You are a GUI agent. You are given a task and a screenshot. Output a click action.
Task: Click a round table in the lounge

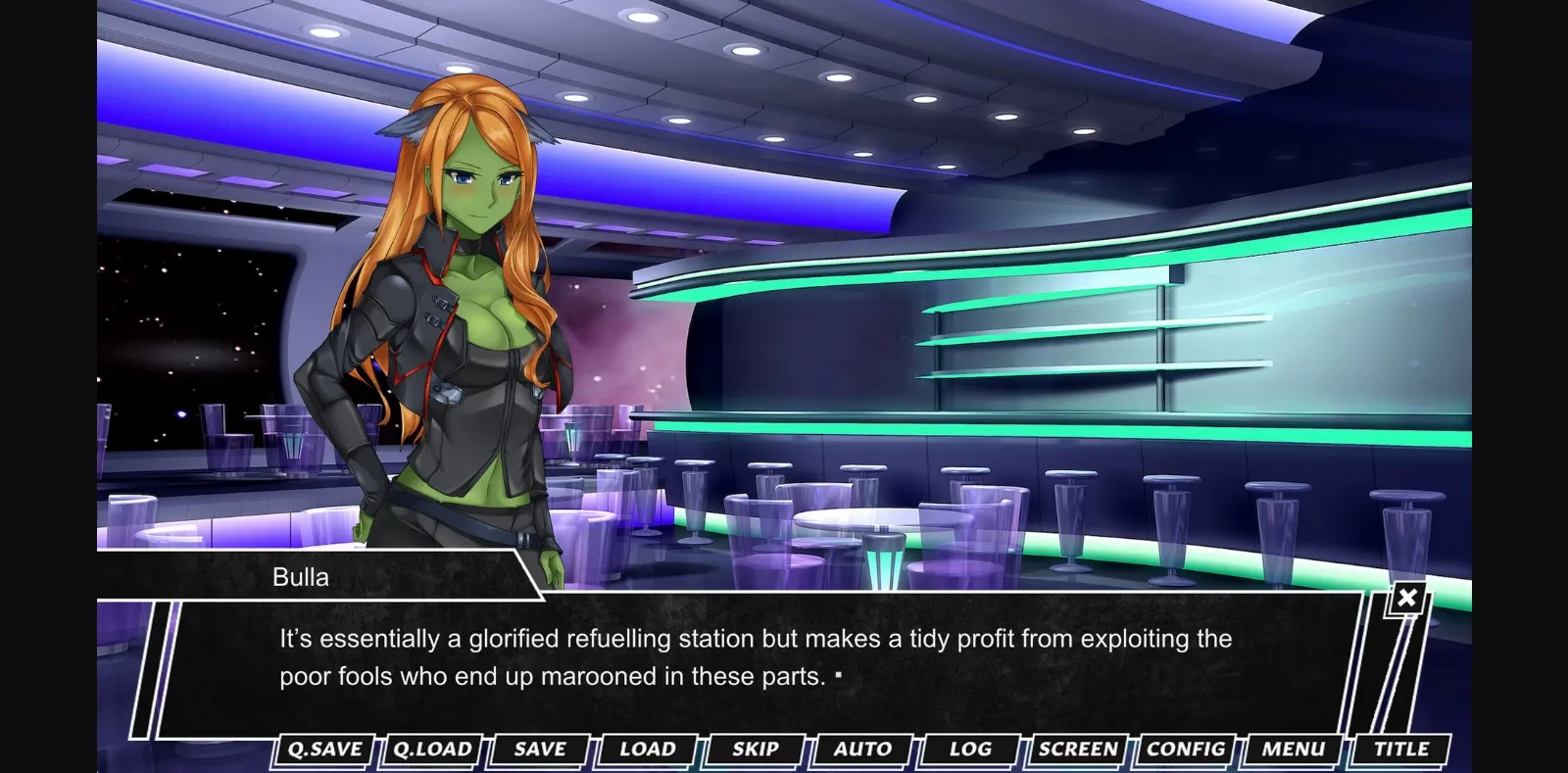point(862,519)
